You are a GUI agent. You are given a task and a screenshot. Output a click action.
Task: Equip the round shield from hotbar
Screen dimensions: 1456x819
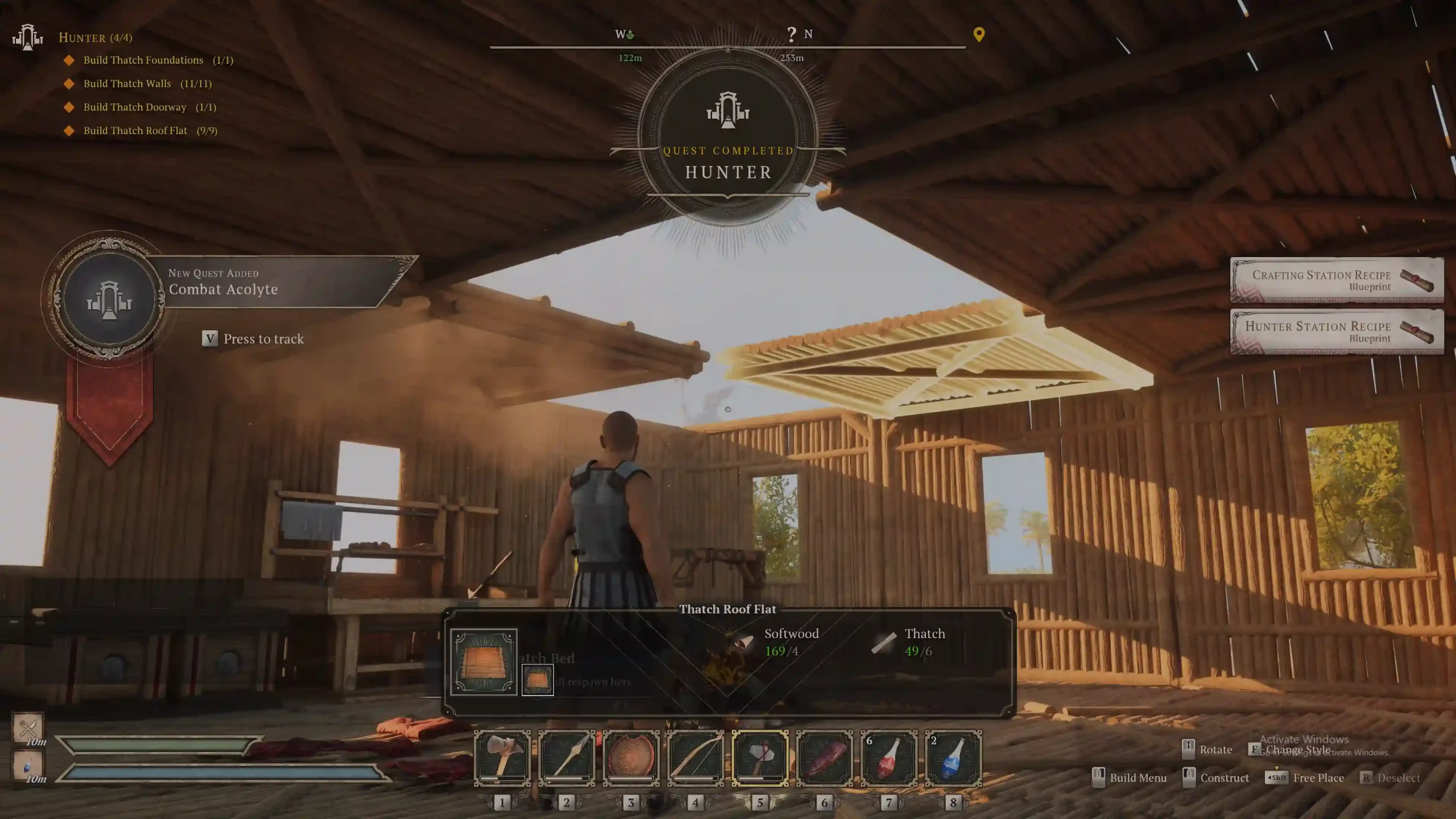click(x=631, y=758)
